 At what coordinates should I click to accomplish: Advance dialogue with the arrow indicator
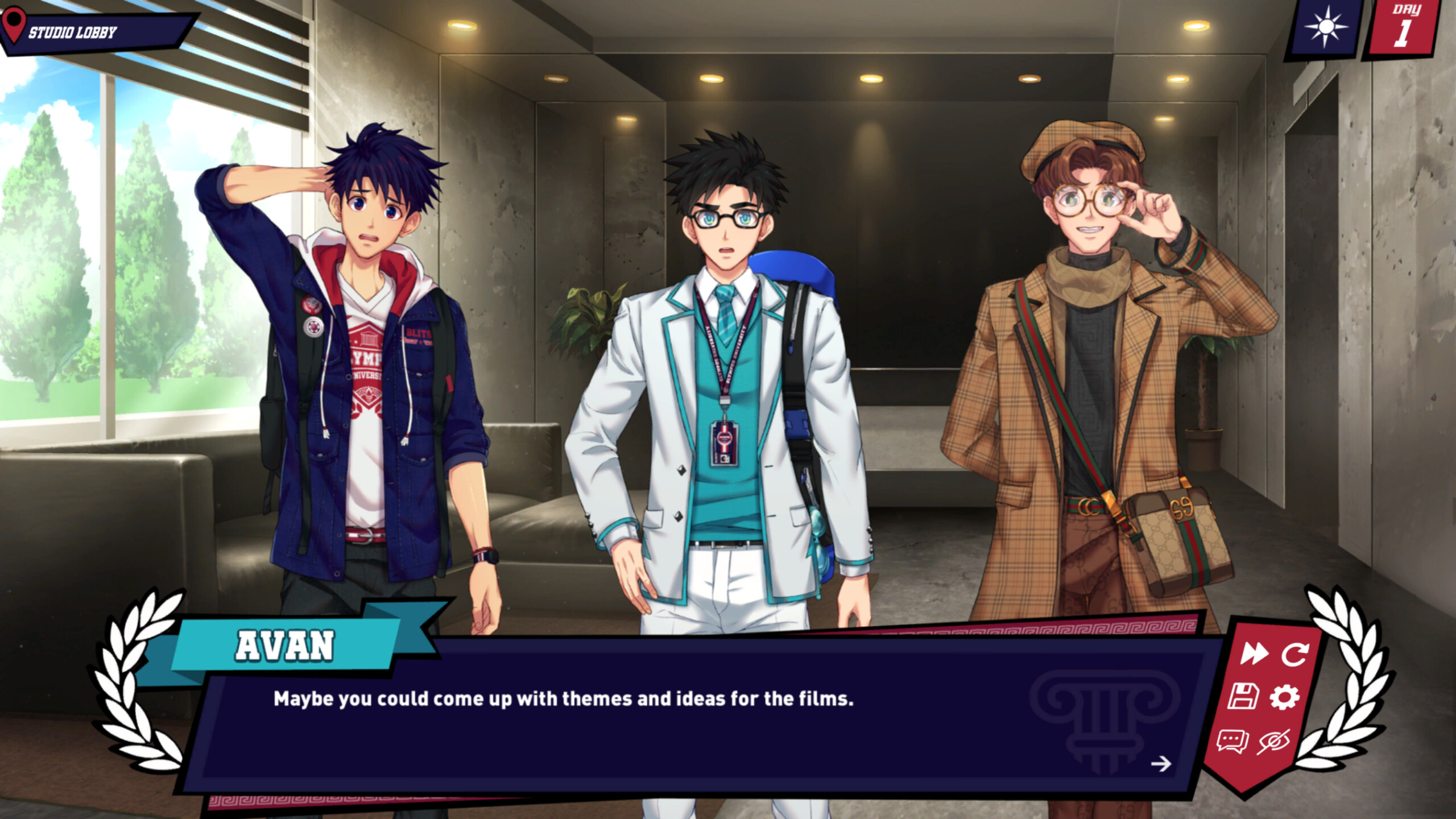tap(1161, 763)
